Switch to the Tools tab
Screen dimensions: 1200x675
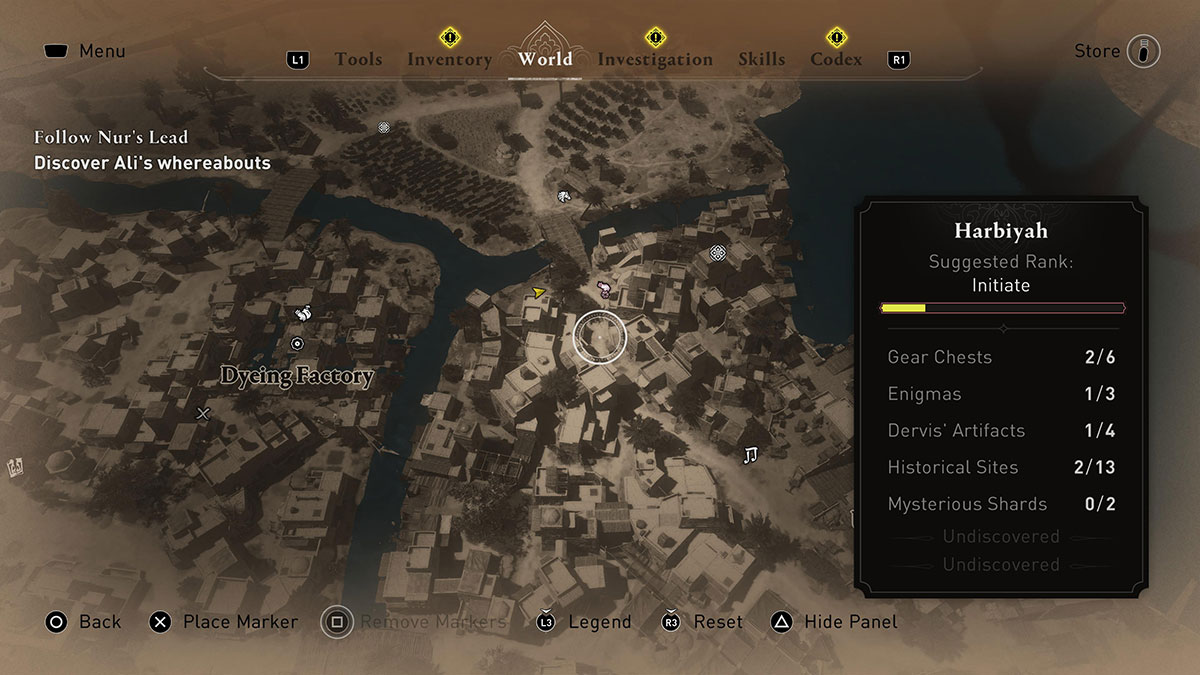click(x=358, y=60)
